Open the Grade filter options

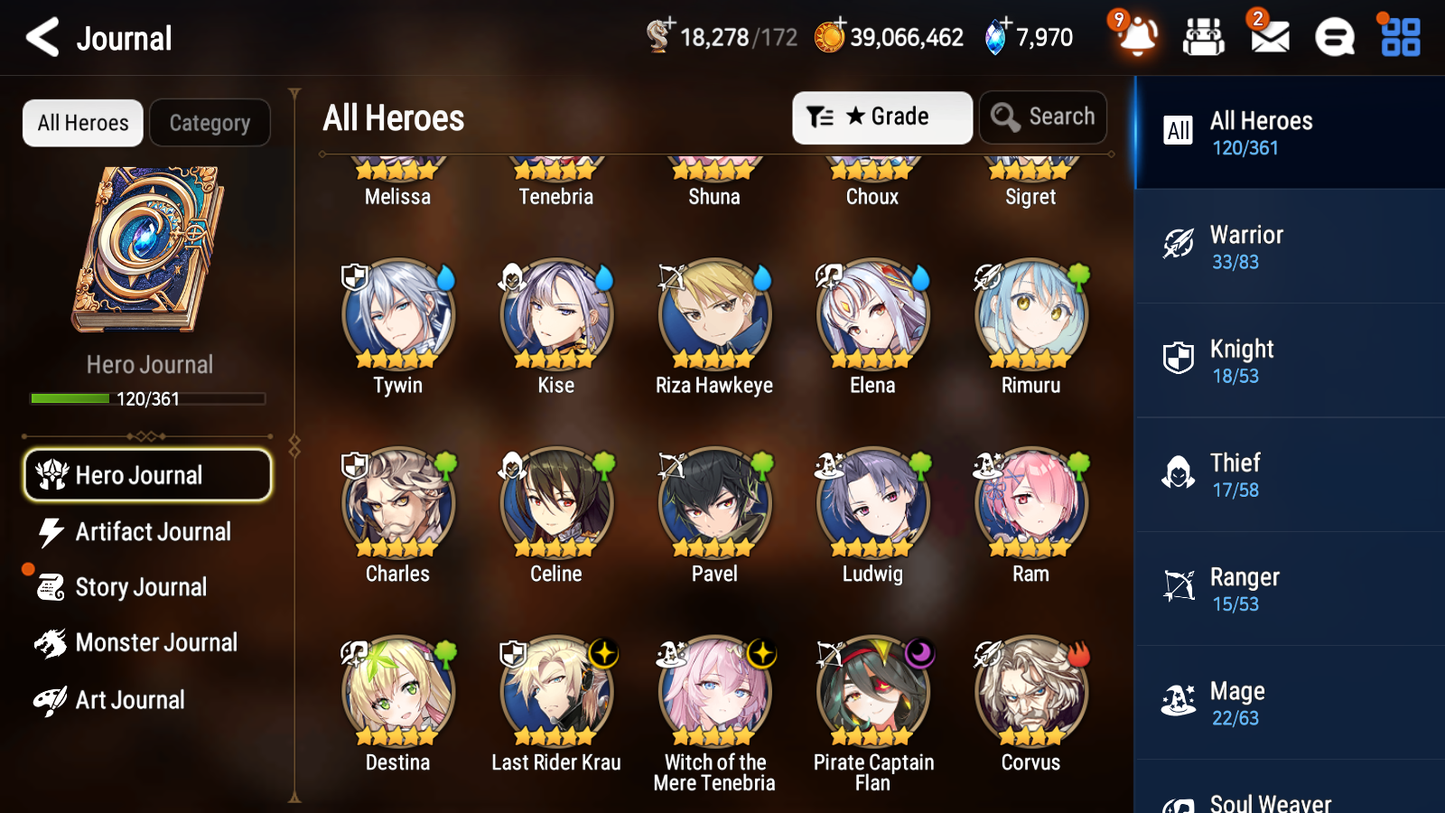pos(881,117)
